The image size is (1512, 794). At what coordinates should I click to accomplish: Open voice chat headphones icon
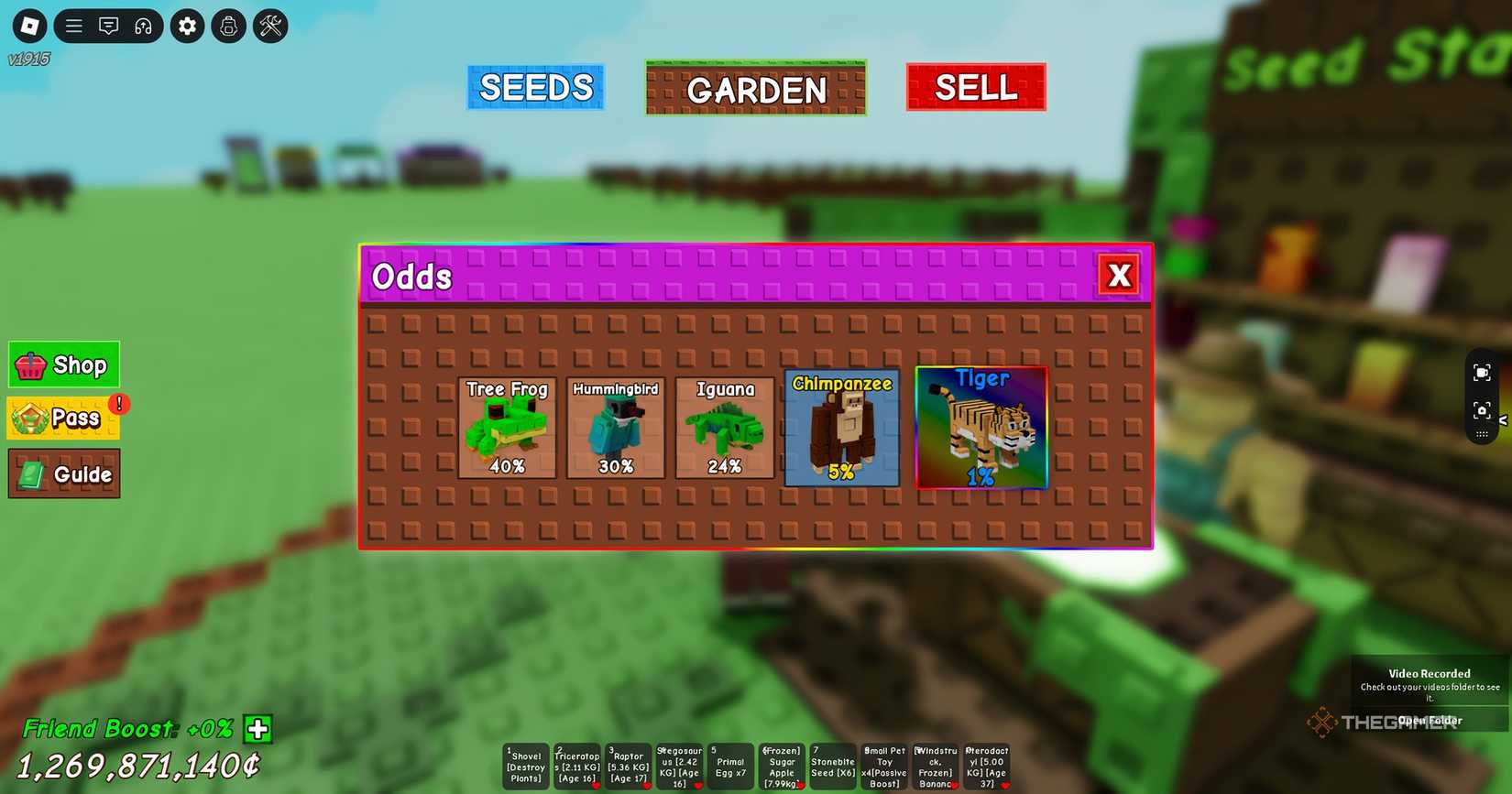pos(143,26)
